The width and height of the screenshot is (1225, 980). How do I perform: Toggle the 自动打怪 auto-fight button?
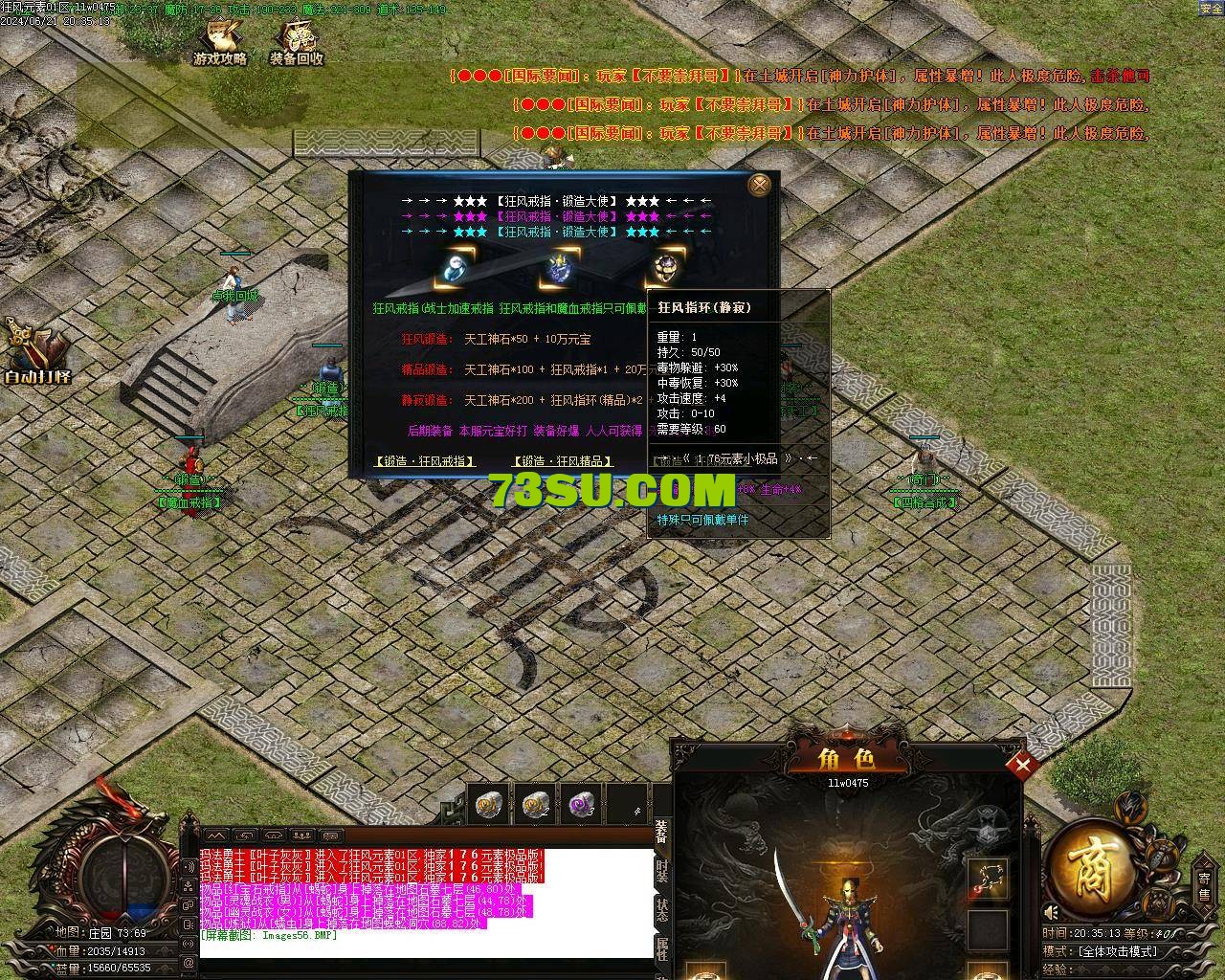click(x=36, y=352)
